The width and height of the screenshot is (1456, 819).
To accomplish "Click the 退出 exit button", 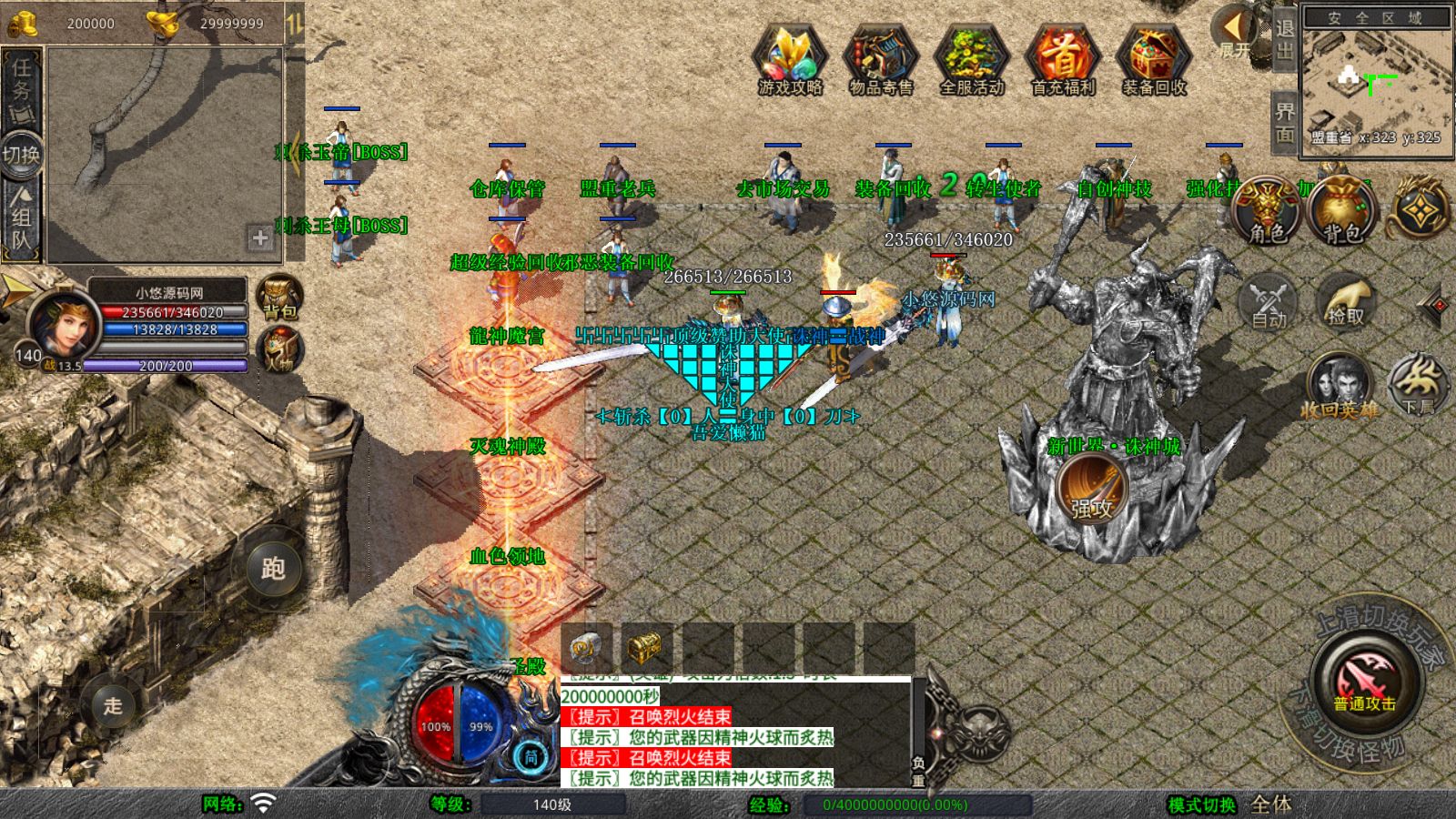I will click(x=1284, y=41).
